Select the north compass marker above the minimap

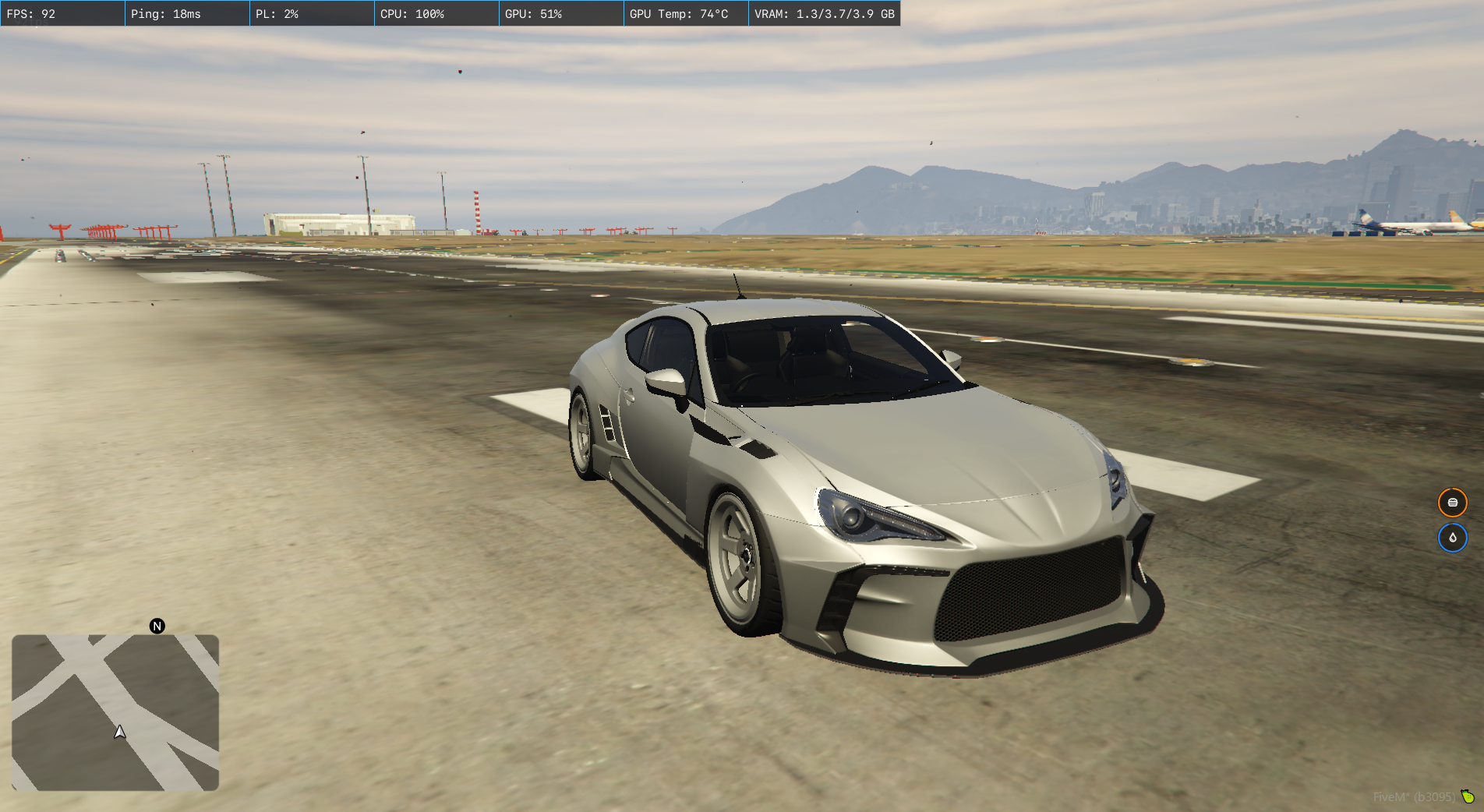[157, 626]
